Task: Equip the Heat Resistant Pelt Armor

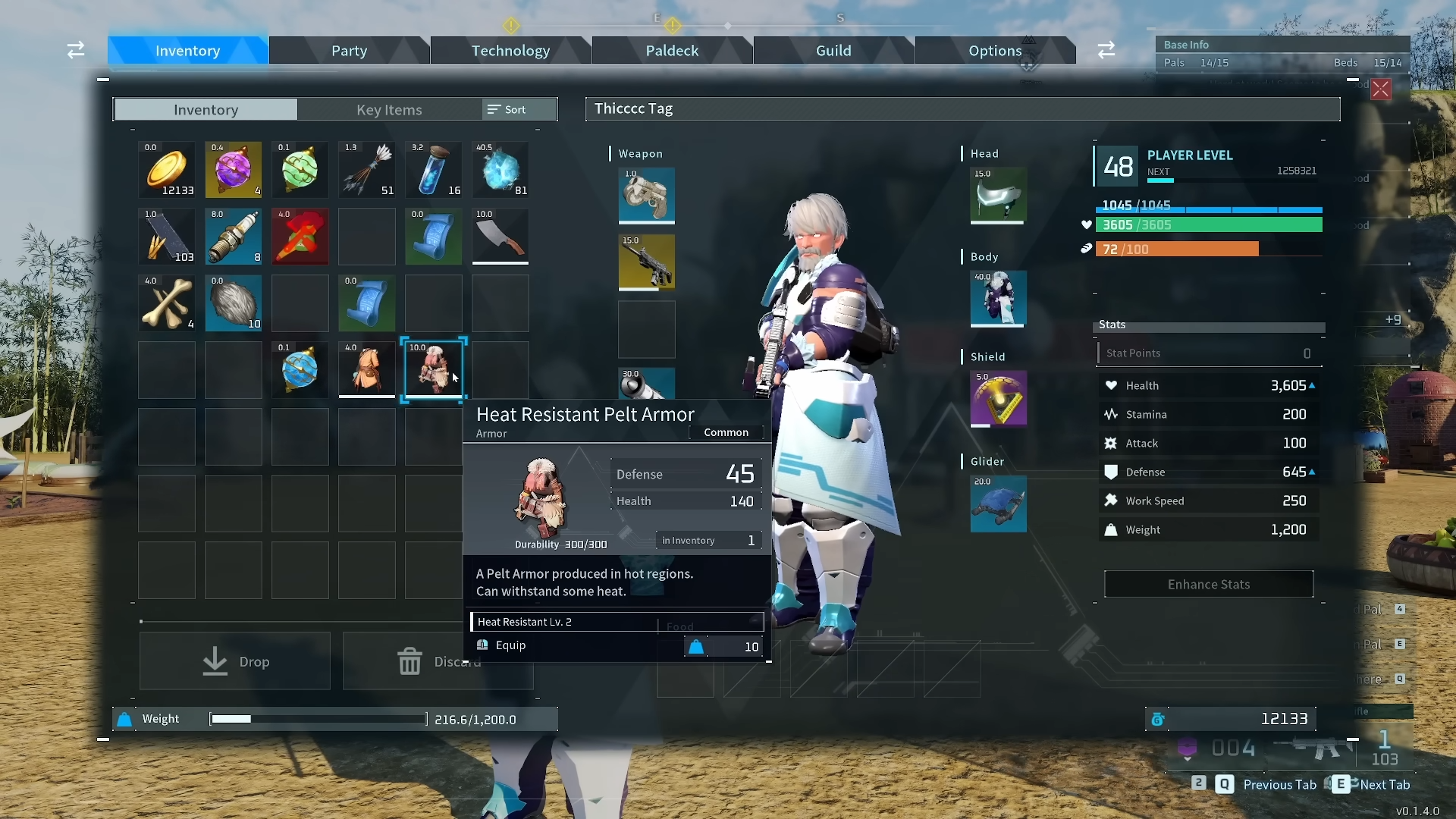Action: pos(510,645)
